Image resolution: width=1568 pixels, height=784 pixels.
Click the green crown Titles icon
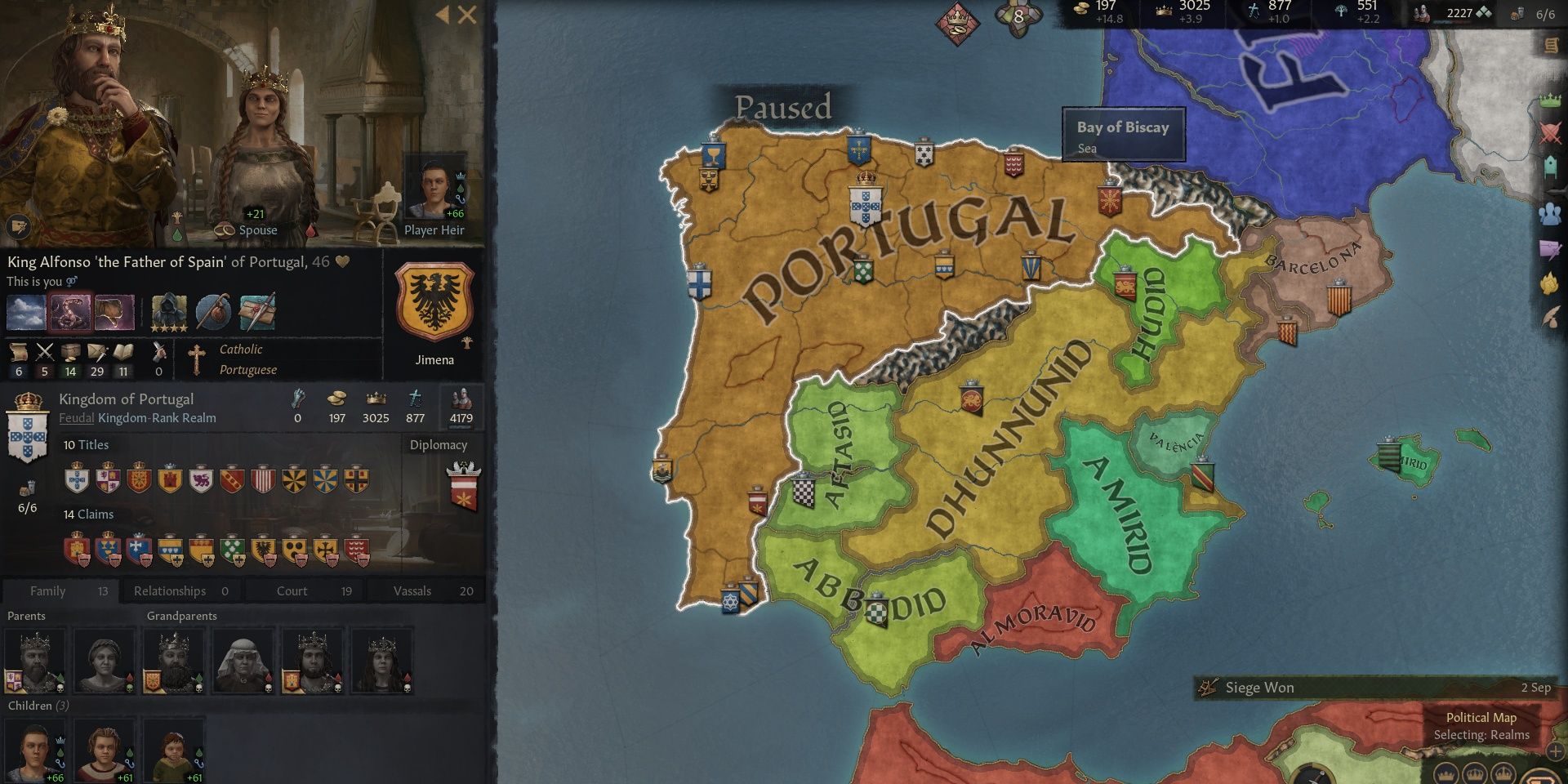point(1548,100)
